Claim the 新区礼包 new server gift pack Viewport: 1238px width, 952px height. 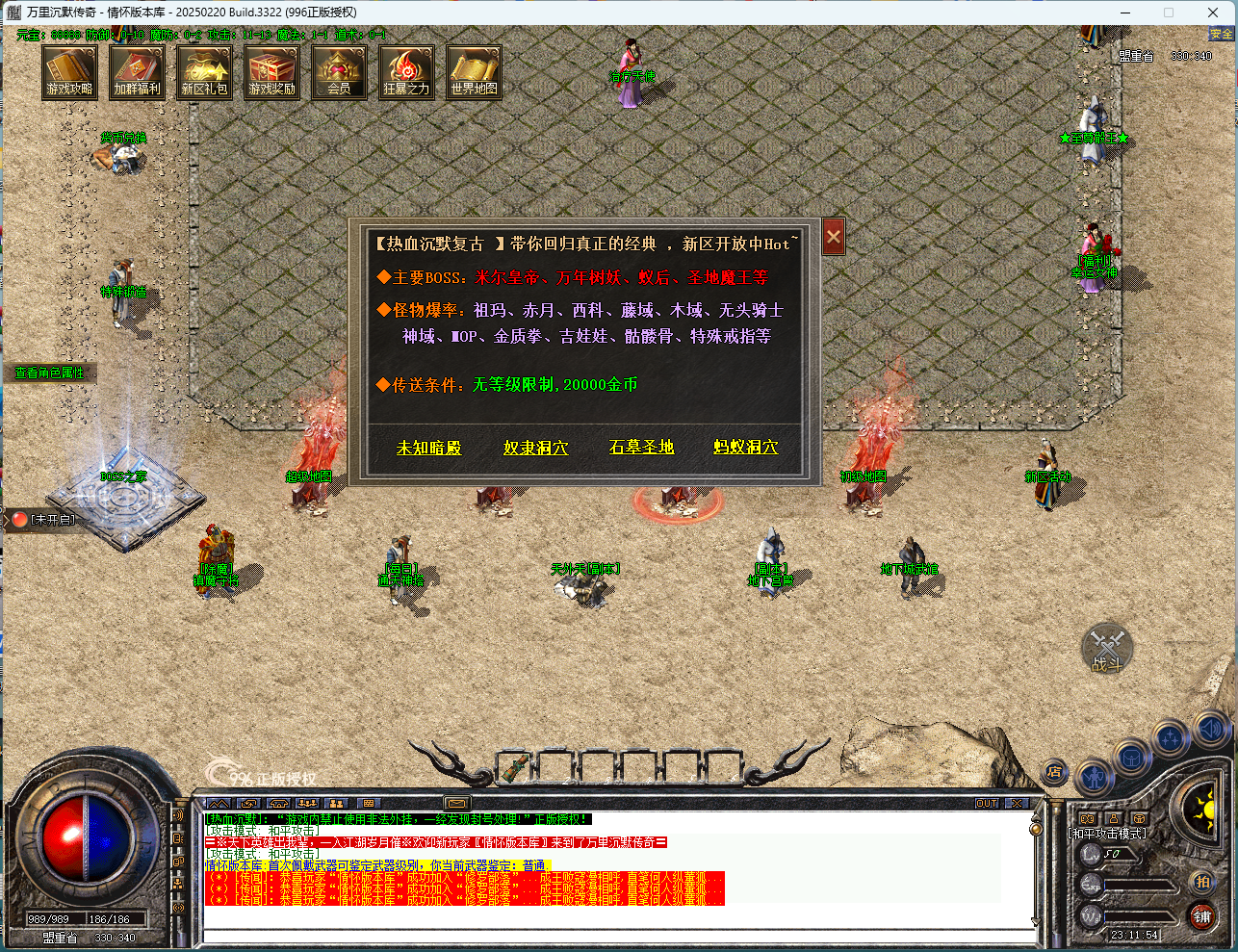(x=204, y=72)
